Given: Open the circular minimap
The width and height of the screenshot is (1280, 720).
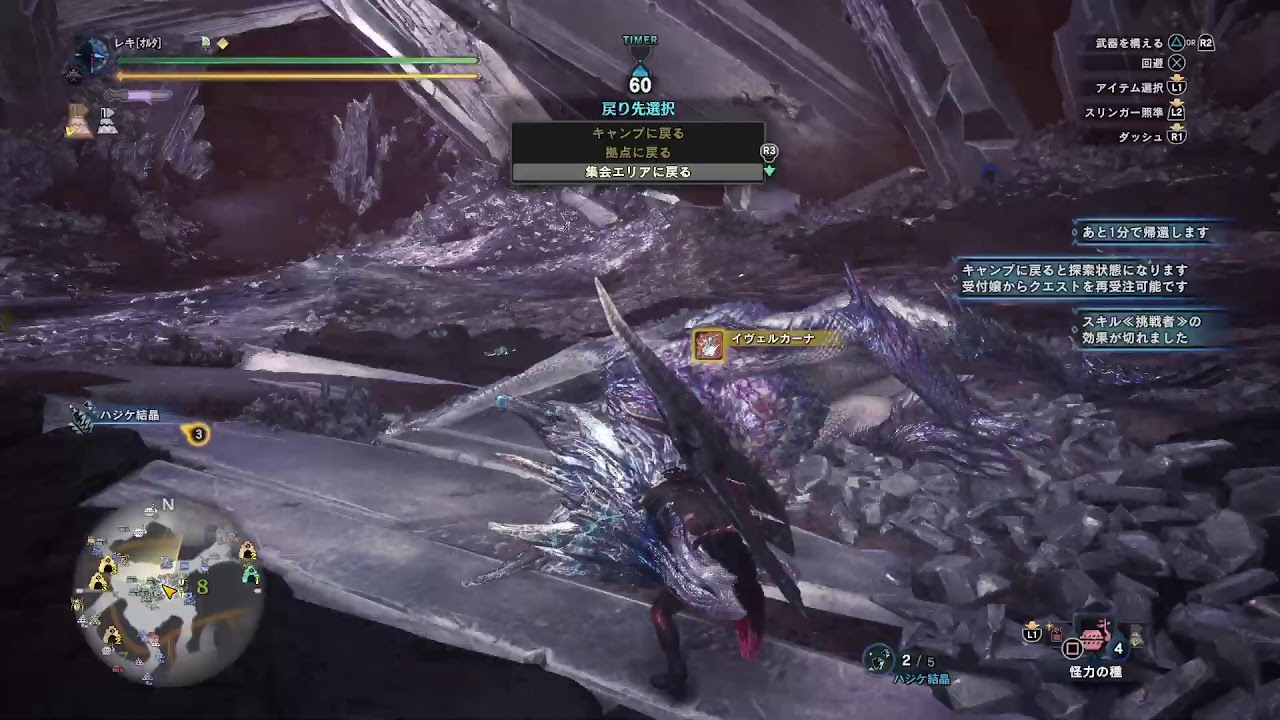Looking at the screenshot, I should point(166,590).
